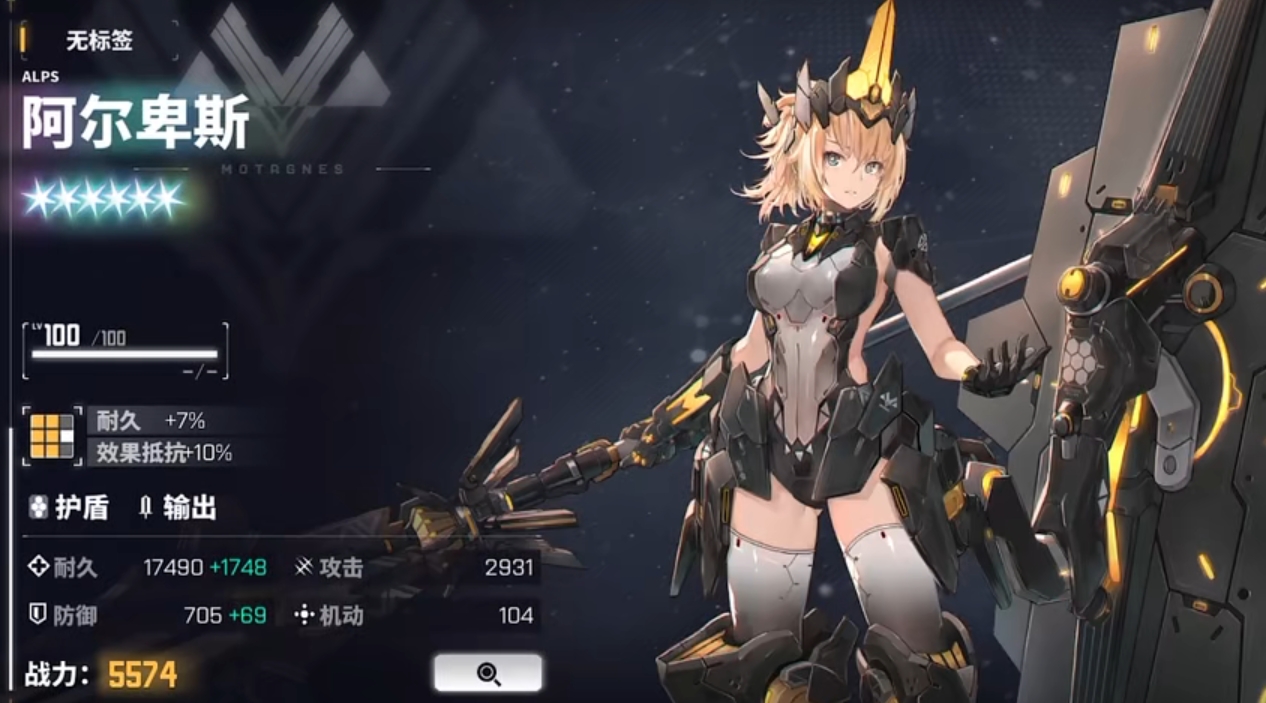Click the 输出 output role label

point(177,508)
